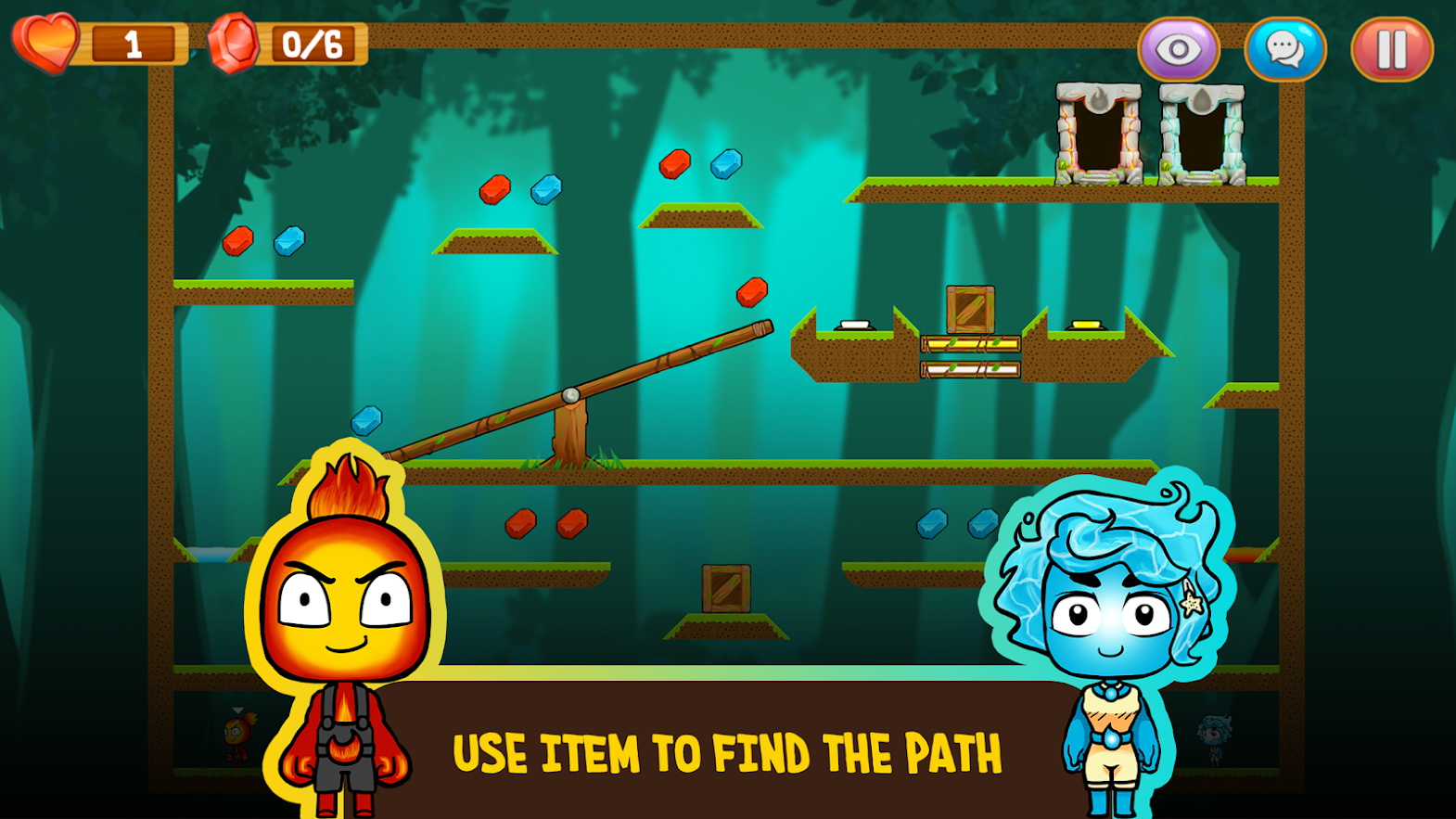Open the blue chat bubble button
The height and width of the screenshot is (819, 1456).
tap(1284, 49)
